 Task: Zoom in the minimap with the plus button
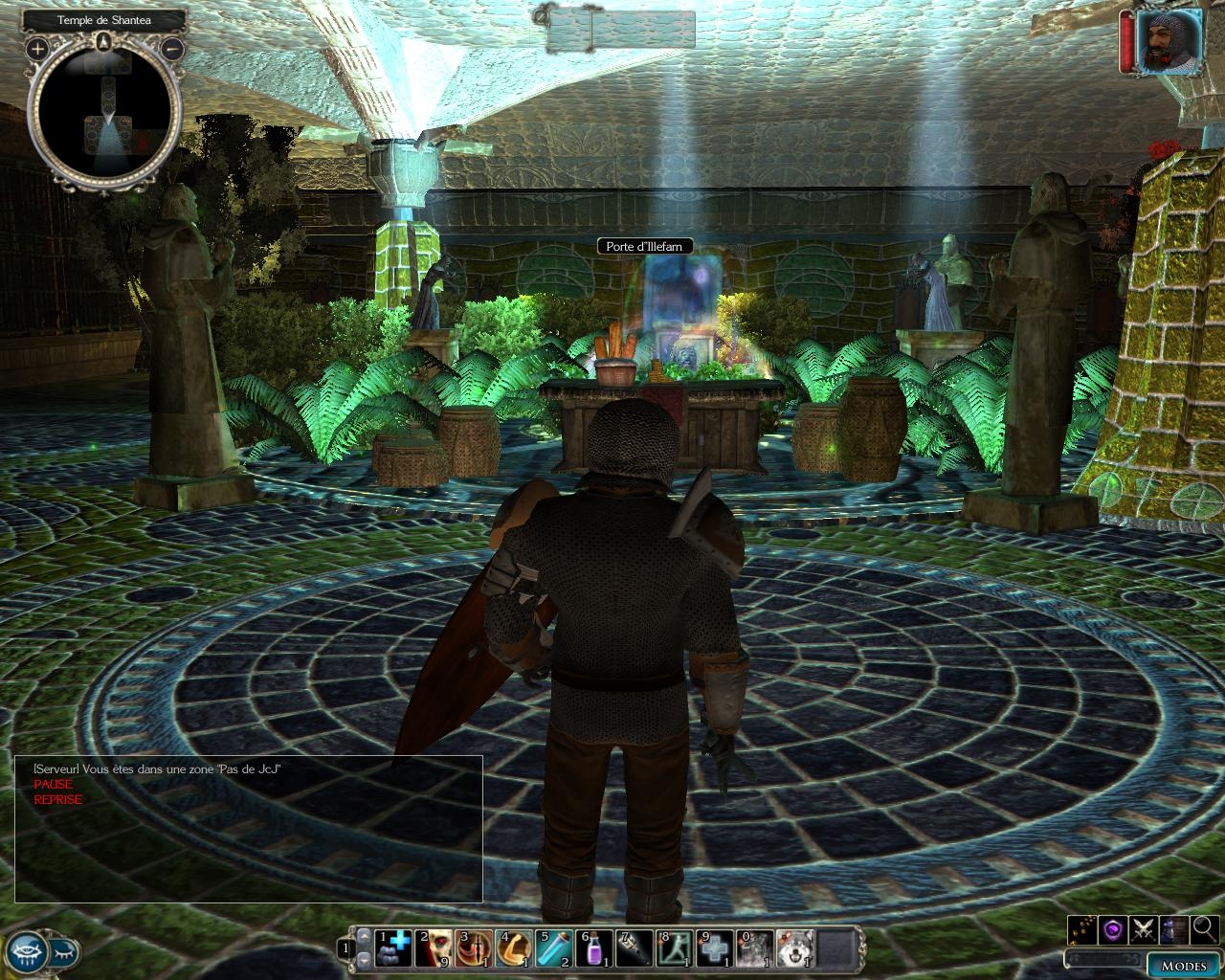(37, 48)
